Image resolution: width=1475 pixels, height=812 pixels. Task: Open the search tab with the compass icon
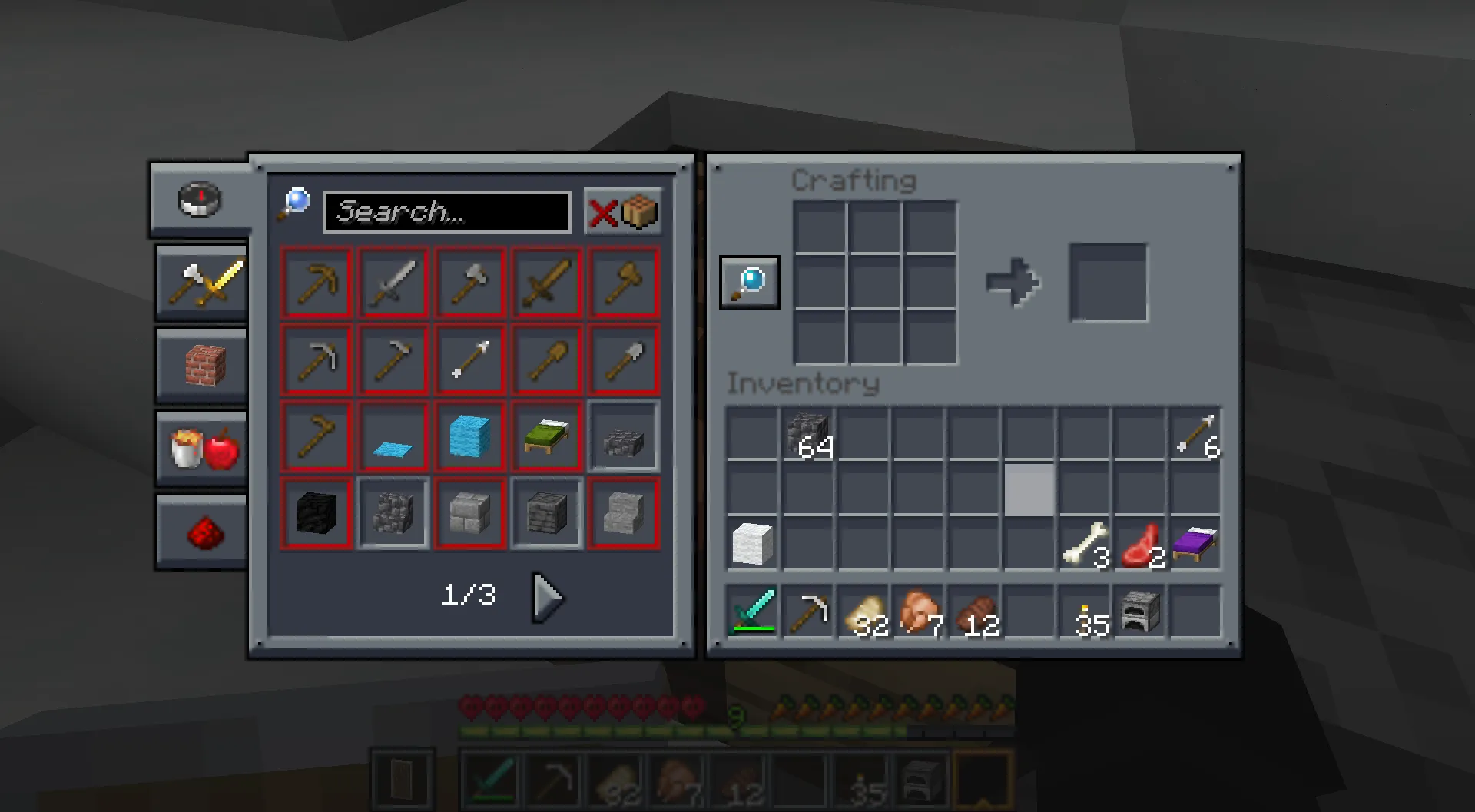coord(199,201)
